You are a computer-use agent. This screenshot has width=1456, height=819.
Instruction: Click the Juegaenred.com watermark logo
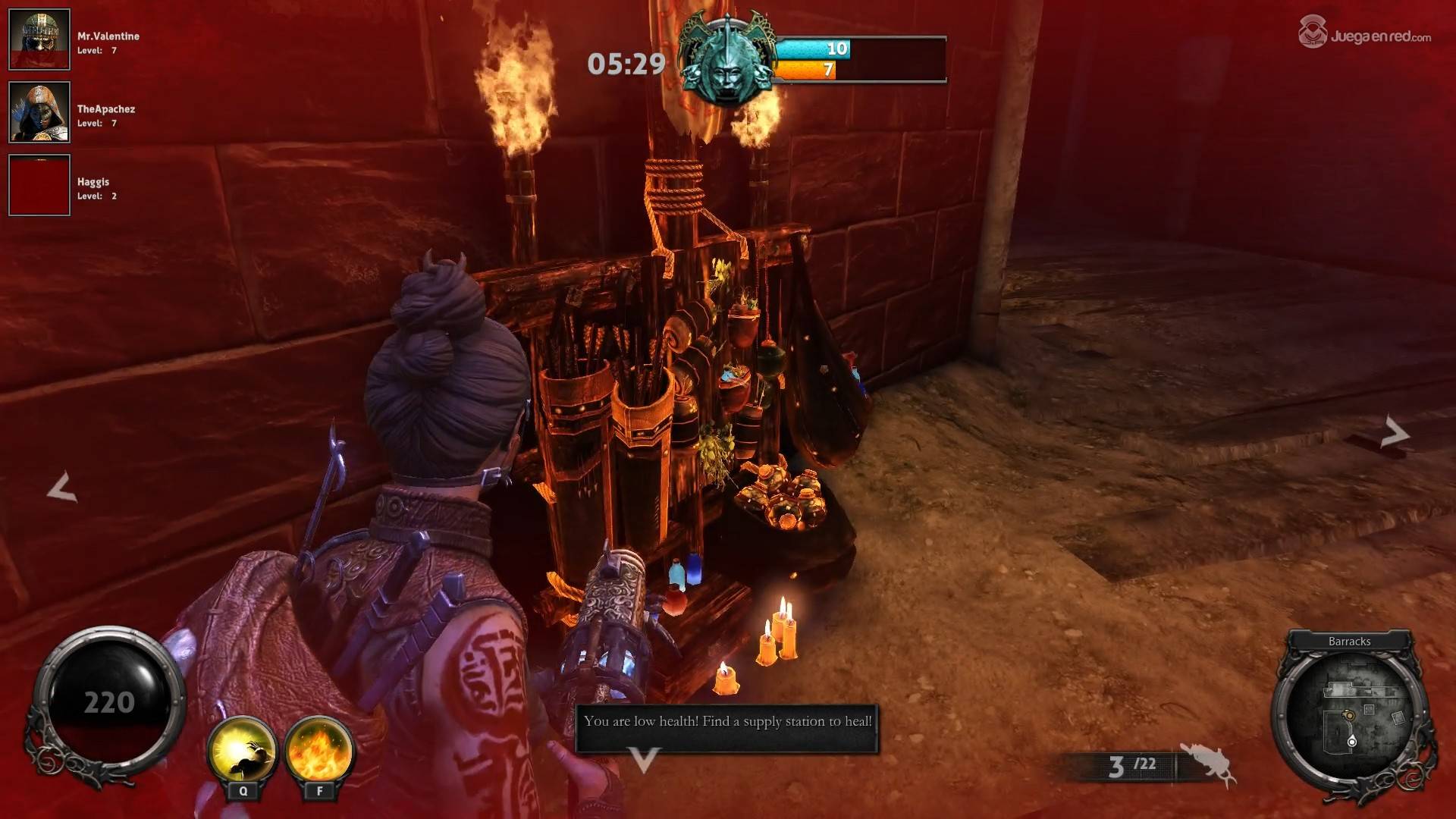[1365, 33]
